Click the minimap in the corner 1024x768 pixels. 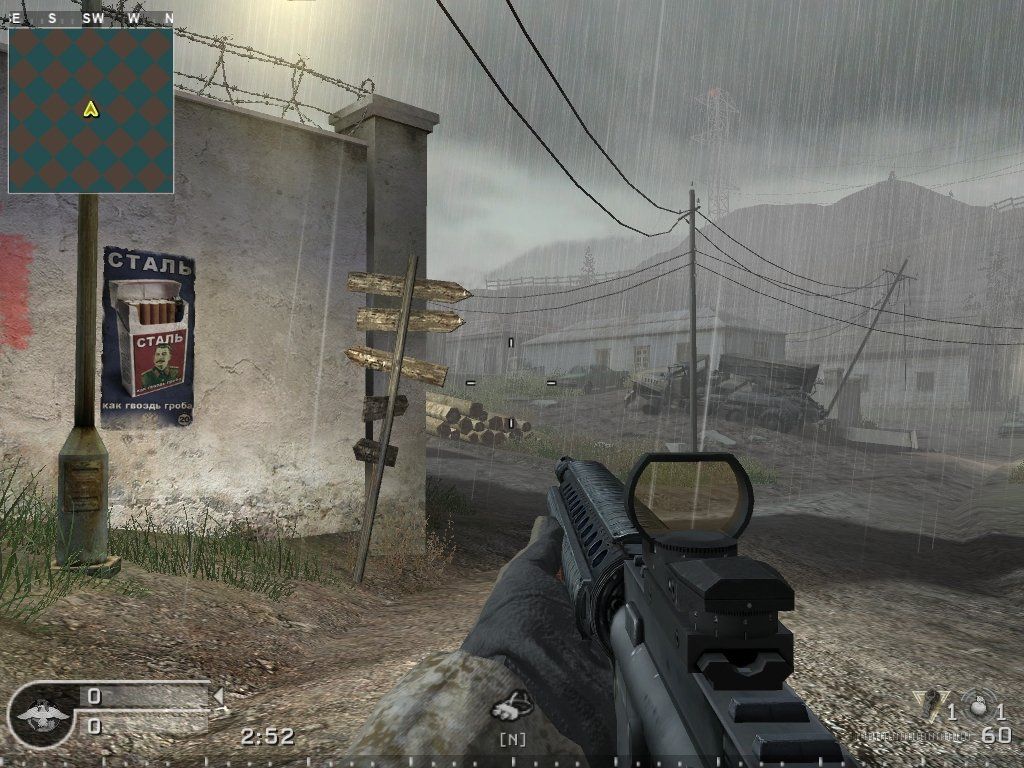tap(91, 110)
